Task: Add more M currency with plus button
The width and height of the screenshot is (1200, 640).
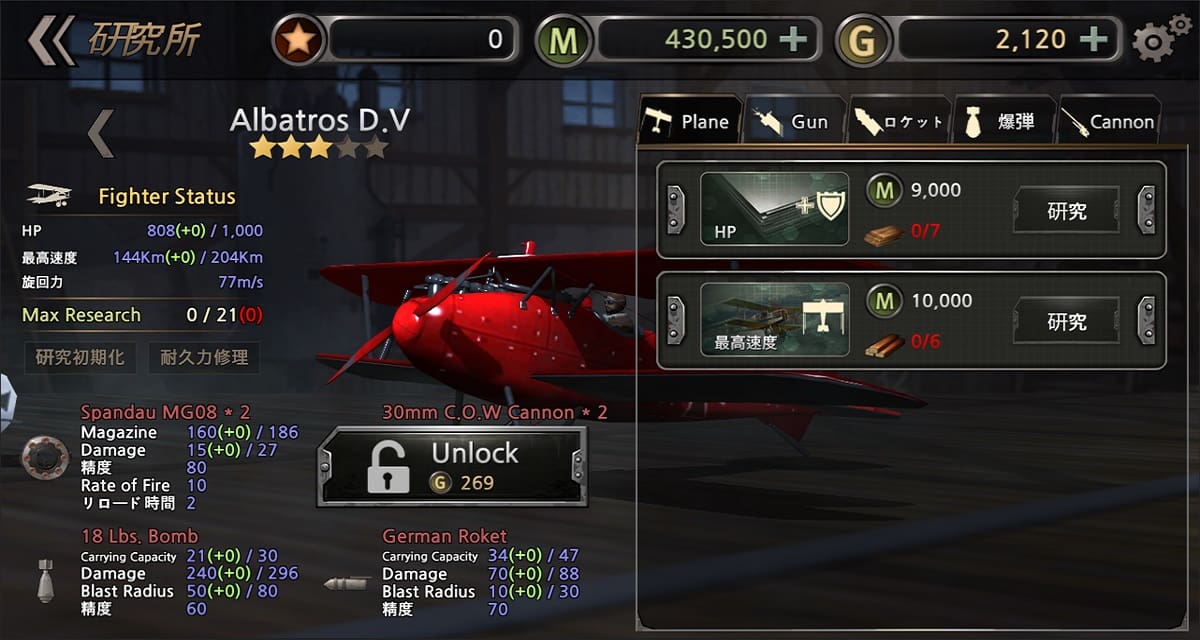Action: [x=793, y=40]
